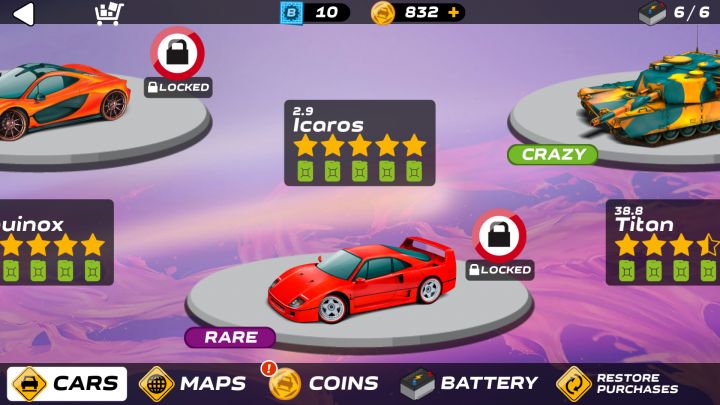Tap the lock icon beside the red Icaros
The width and height of the screenshot is (720, 405).
(499, 236)
